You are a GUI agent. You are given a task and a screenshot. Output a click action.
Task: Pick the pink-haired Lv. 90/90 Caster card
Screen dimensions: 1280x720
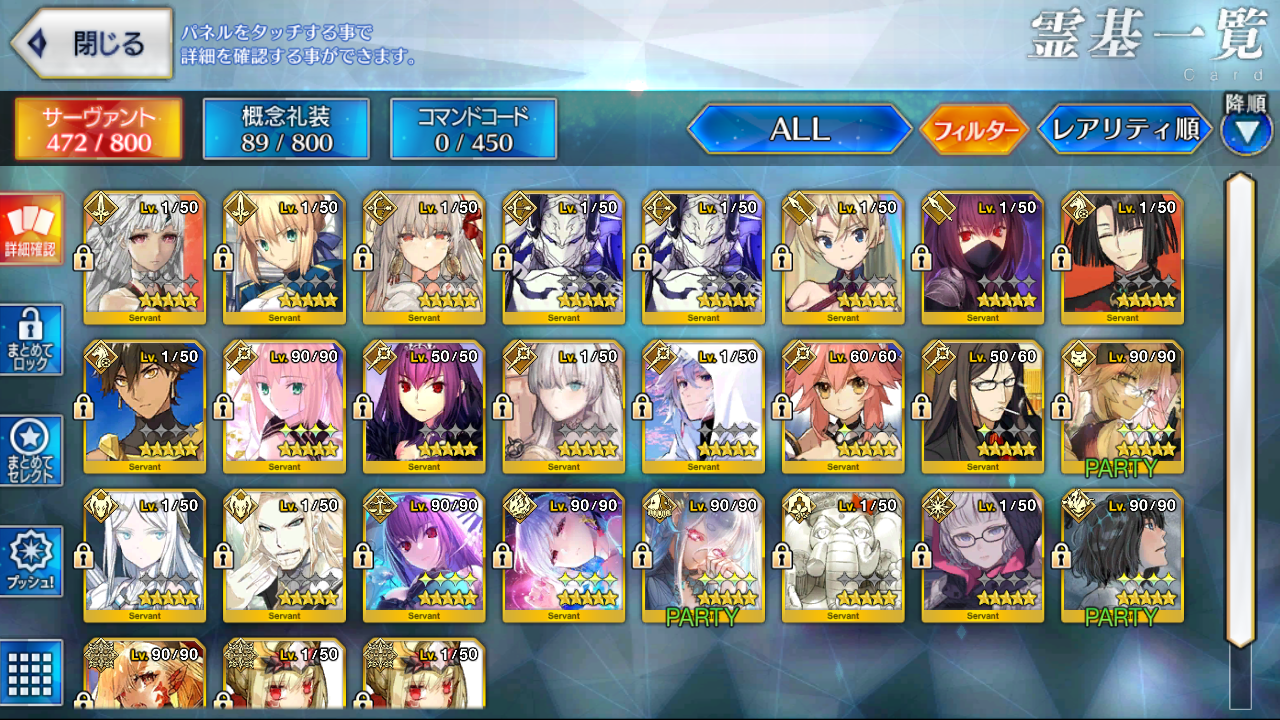[x=284, y=408]
